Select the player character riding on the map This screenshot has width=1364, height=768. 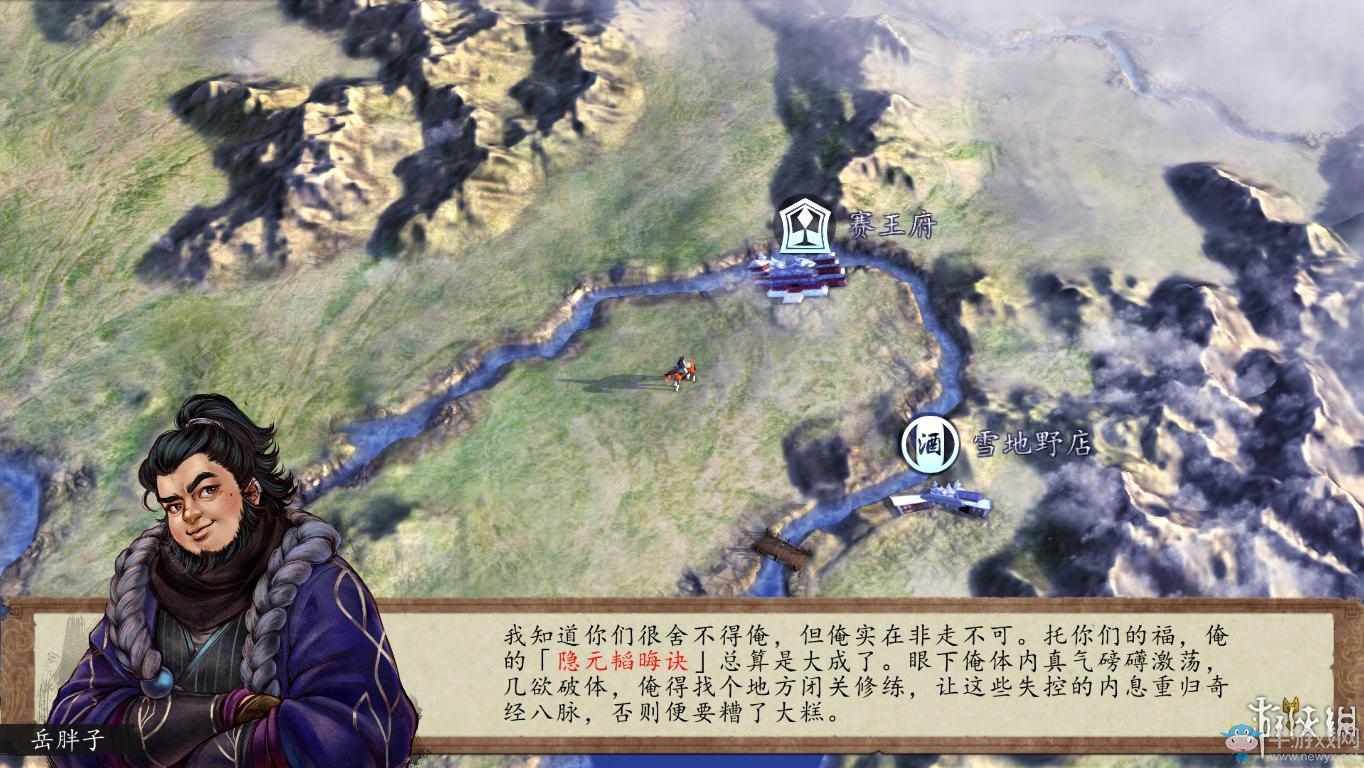tap(681, 370)
